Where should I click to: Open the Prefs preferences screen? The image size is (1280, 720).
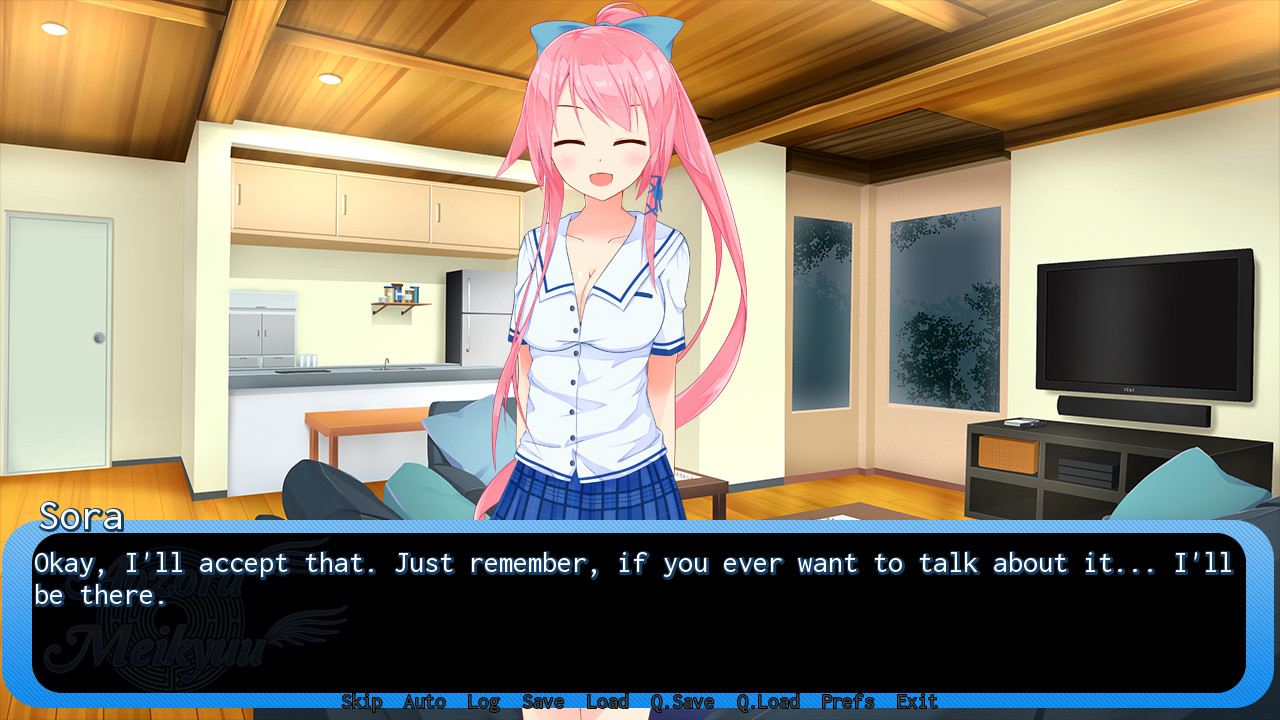[x=847, y=701]
